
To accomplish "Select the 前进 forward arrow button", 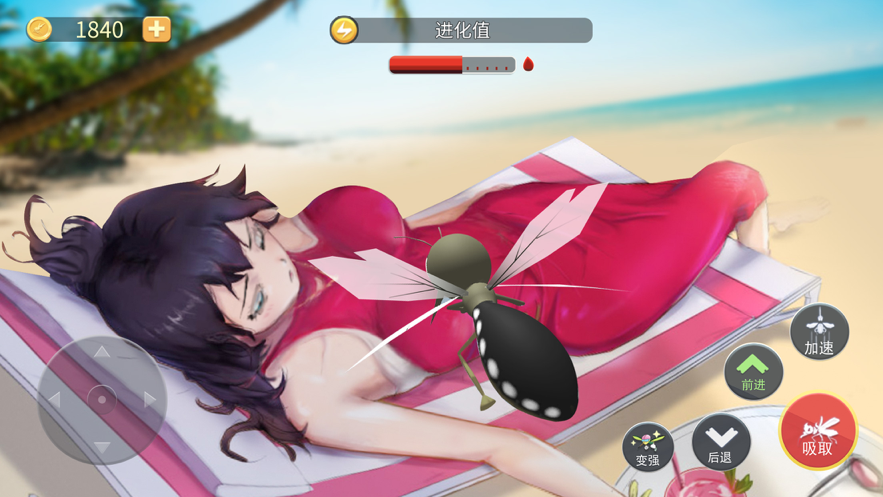I will pos(753,371).
